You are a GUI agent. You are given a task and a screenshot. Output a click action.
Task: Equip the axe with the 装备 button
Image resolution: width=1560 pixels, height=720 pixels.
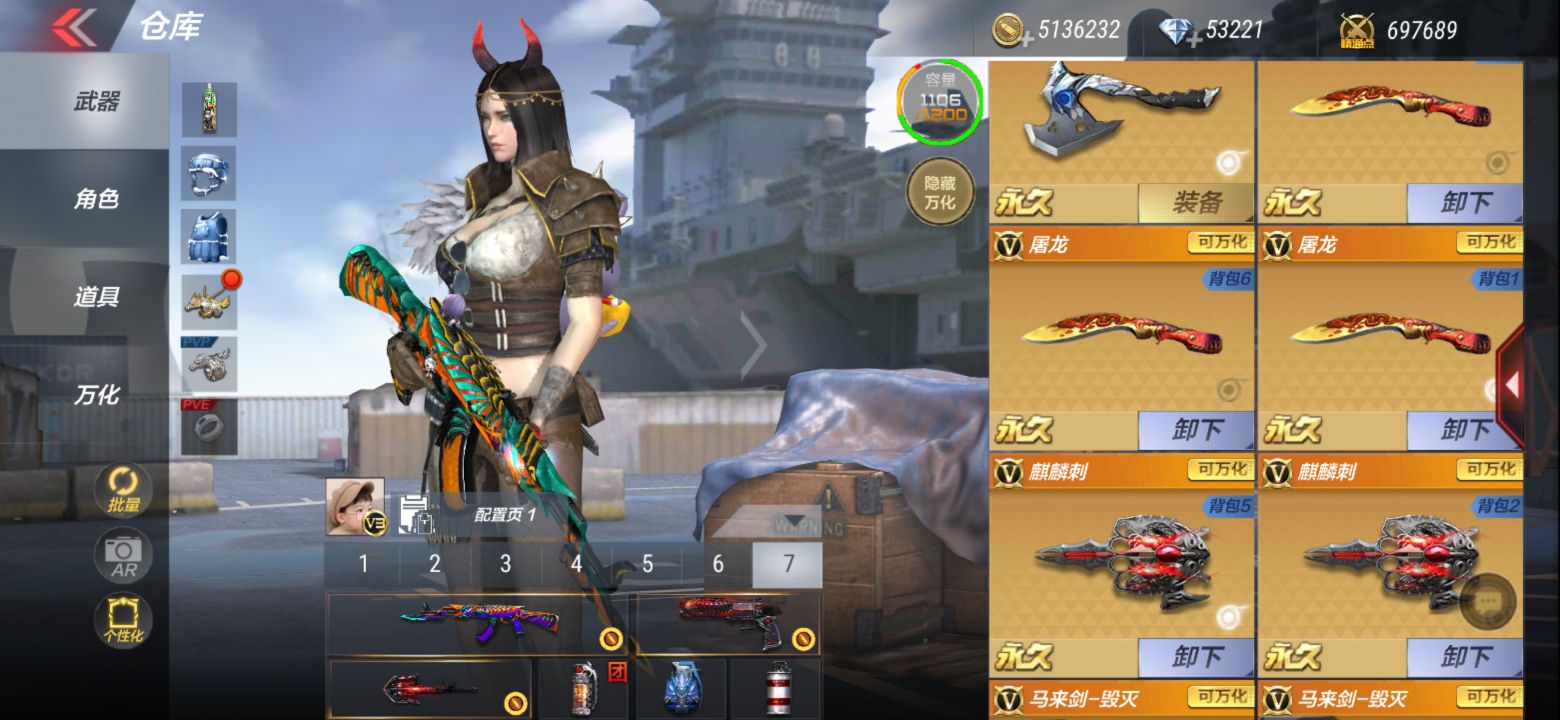coord(1196,204)
